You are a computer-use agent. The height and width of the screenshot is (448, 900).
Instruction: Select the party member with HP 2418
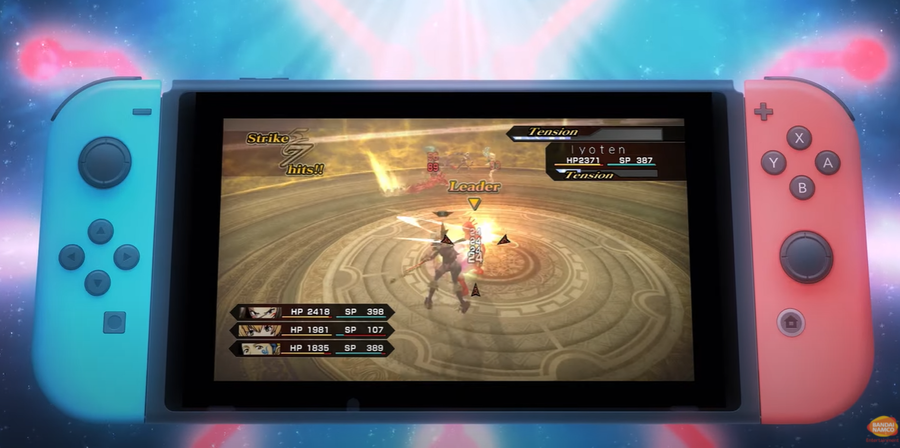coord(312,312)
